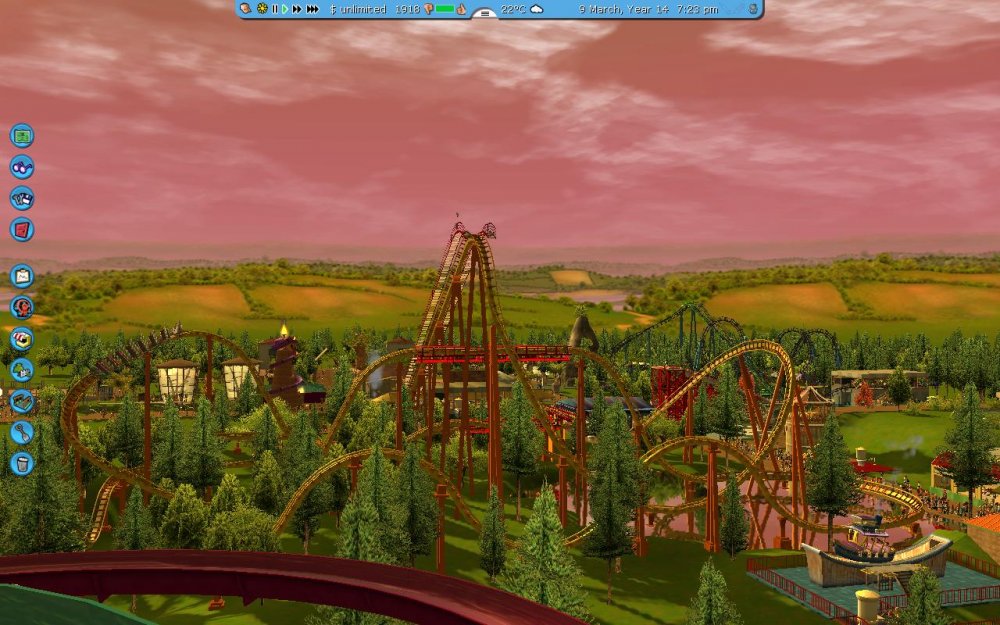Activate the trash can delete tool
The width and height of the screenshot is (1000, 625).
click(x=22, y=463)
